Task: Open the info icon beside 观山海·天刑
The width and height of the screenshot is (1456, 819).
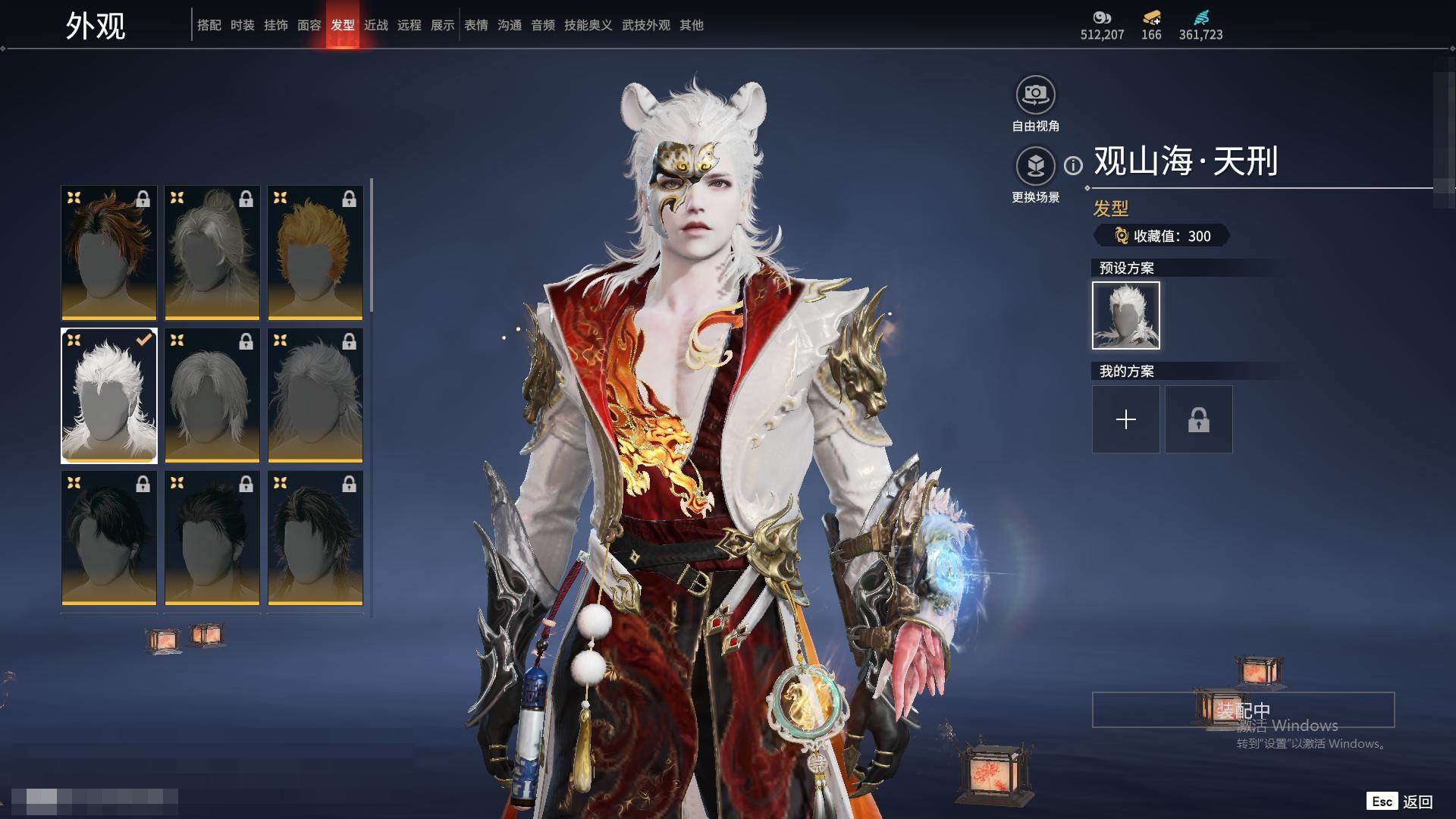Action: (x=1073, y=165)
